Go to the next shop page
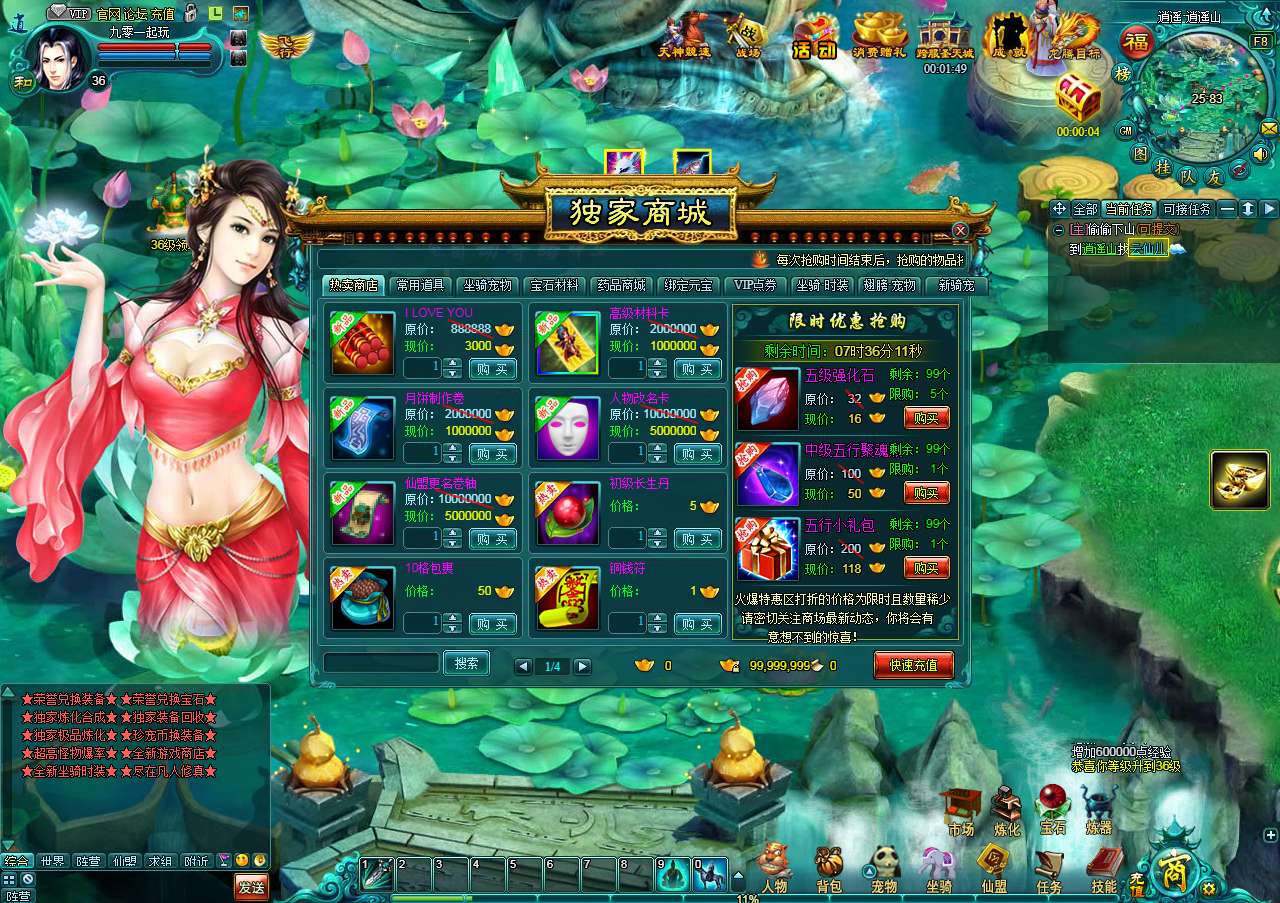This screenshot has width=1280, height=903. pos(582,666)
